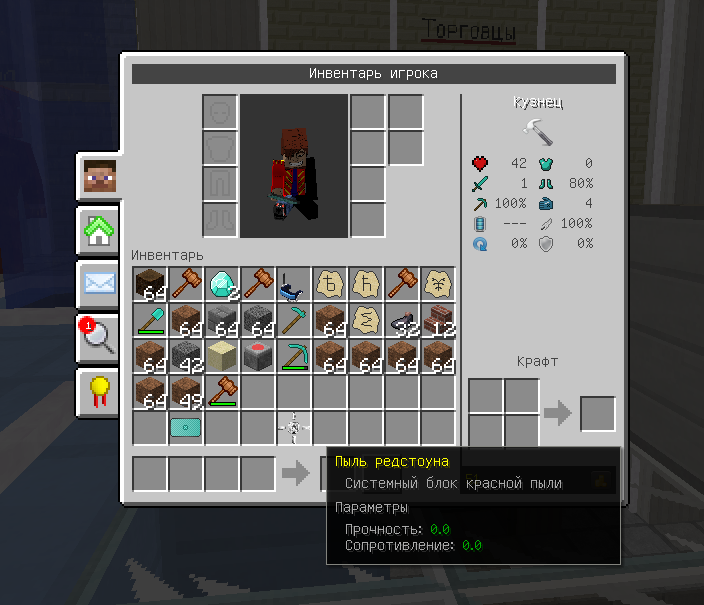Click the crafting result slot under Крафт
Image resolution: width=704 pixels, height=605 pixels.
pos(598,414)
